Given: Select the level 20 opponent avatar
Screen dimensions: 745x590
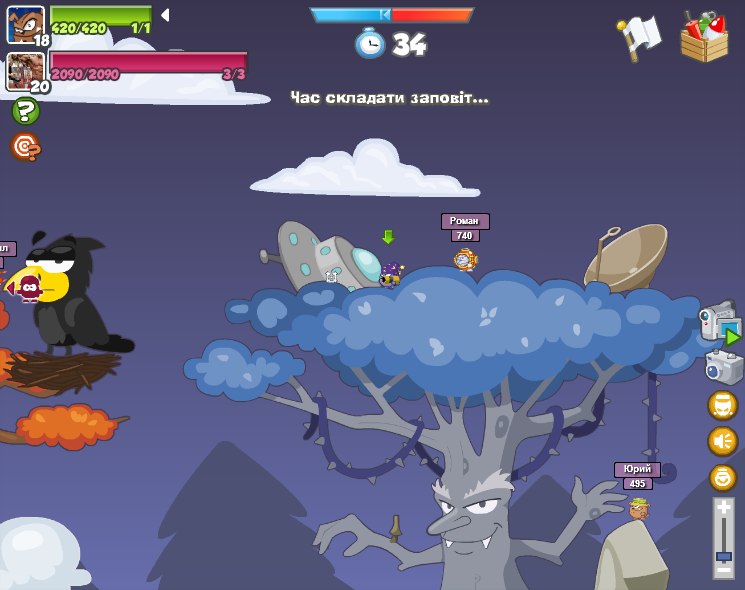Looking at the screenshot, I should (x=25, y=71).
